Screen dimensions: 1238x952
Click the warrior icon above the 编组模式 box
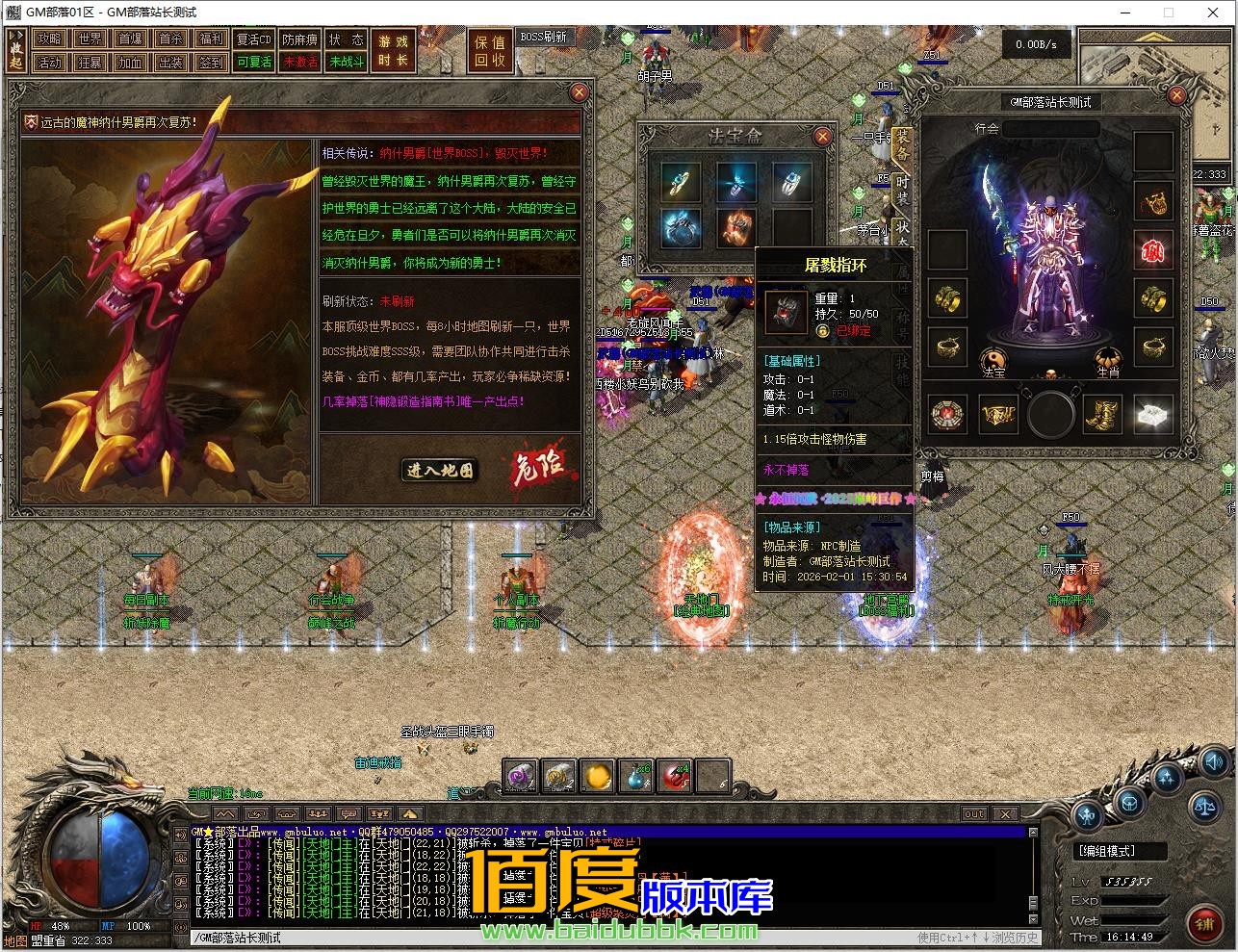pyautogui.click(x=1087, y=814)
